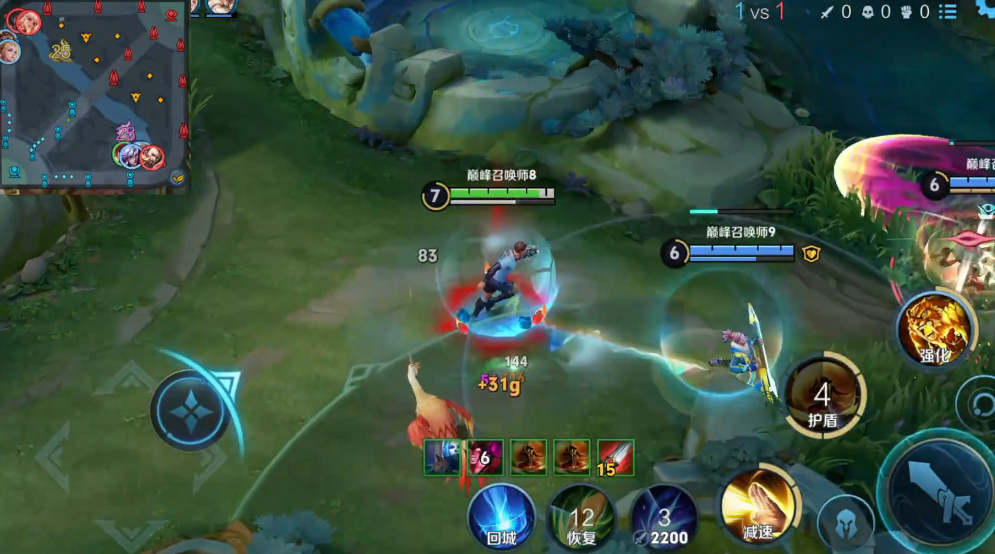Open the scoreboard list icon
Screen dimensions: 995x554
948,12
